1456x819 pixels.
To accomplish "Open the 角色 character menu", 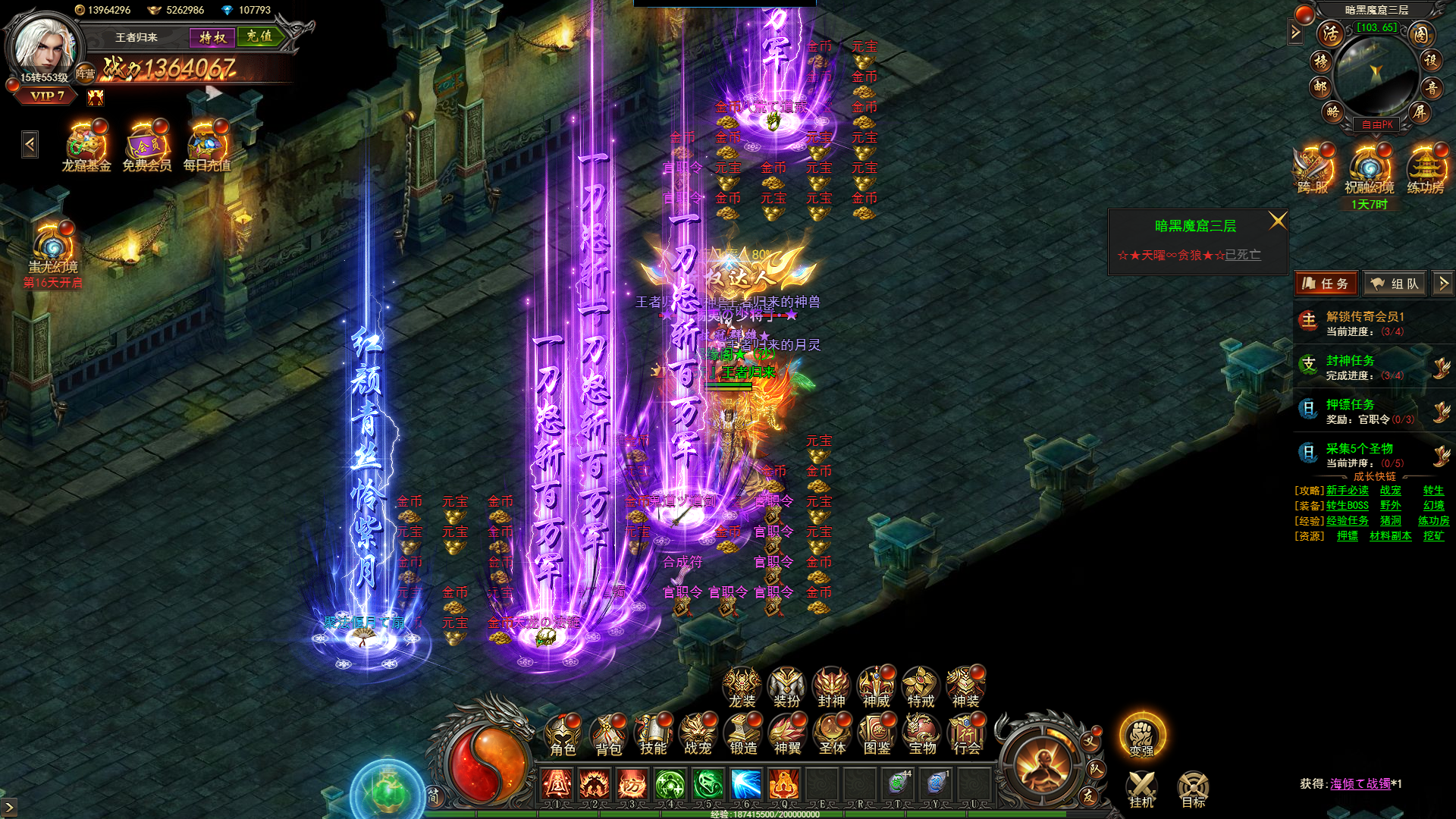I will coord(563,736).
